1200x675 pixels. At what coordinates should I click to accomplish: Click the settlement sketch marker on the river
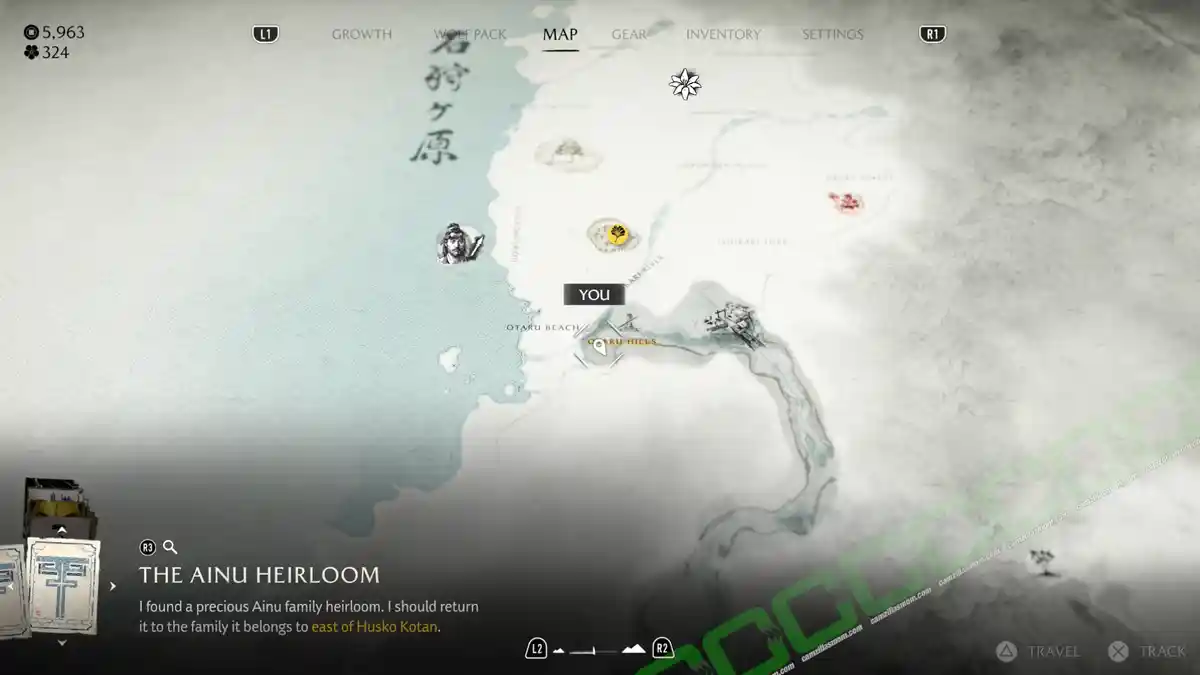click(733, 322)
